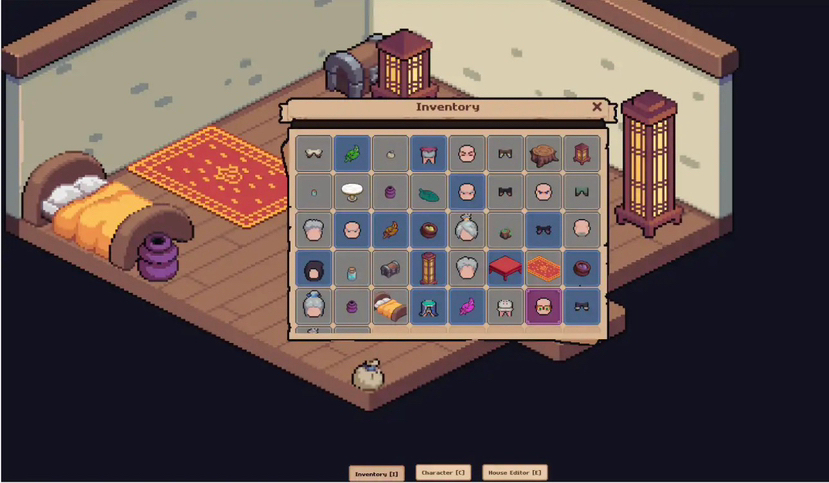Choose the black hair hairstyle slot

pos(313,268)
